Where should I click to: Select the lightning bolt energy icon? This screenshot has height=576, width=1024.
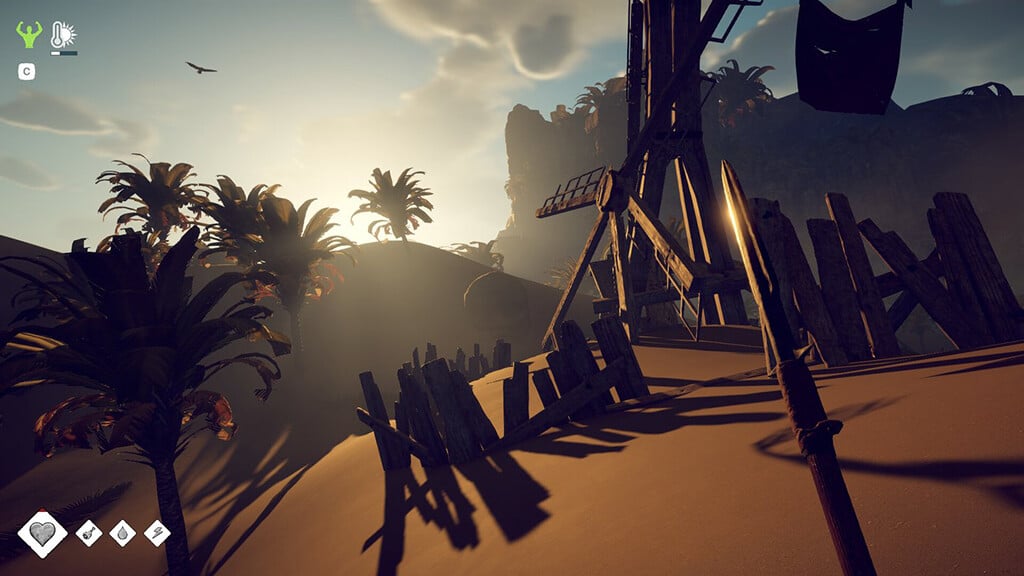[157, 533]
